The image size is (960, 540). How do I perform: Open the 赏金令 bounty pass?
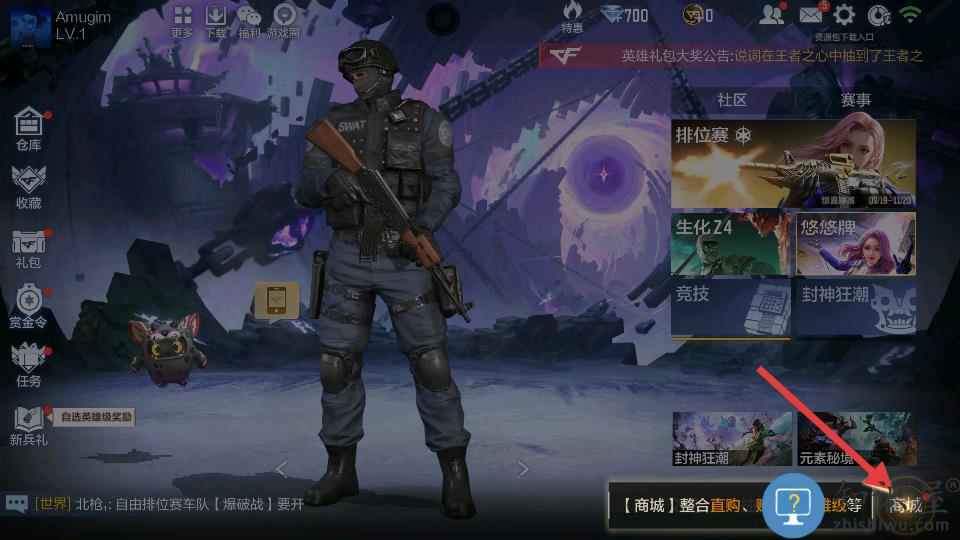click(29, 307)
